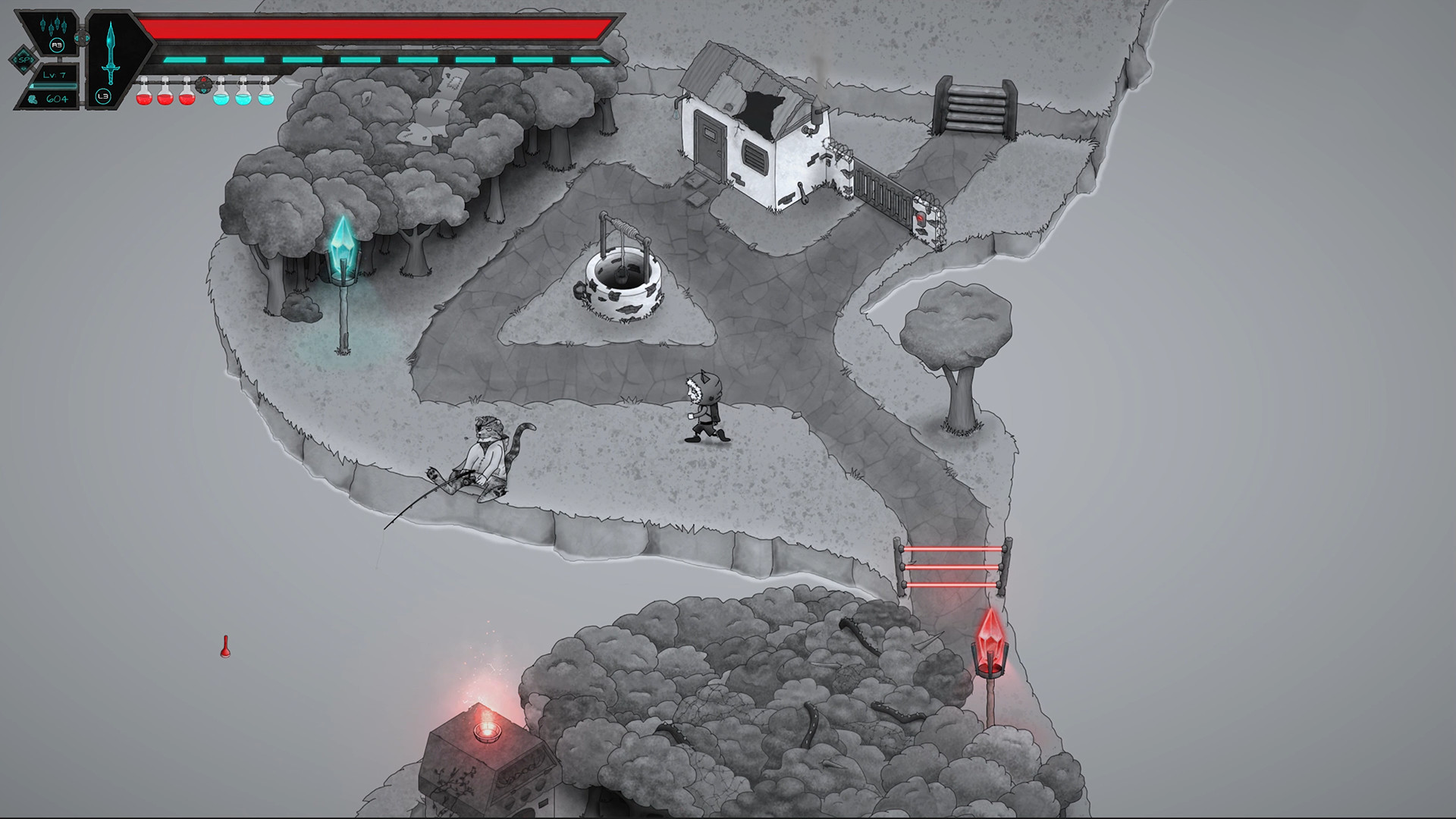The width and height of the screenshot is (1456, 819).
Task: Click the A3 button indicator
Action: pos(57,45)
